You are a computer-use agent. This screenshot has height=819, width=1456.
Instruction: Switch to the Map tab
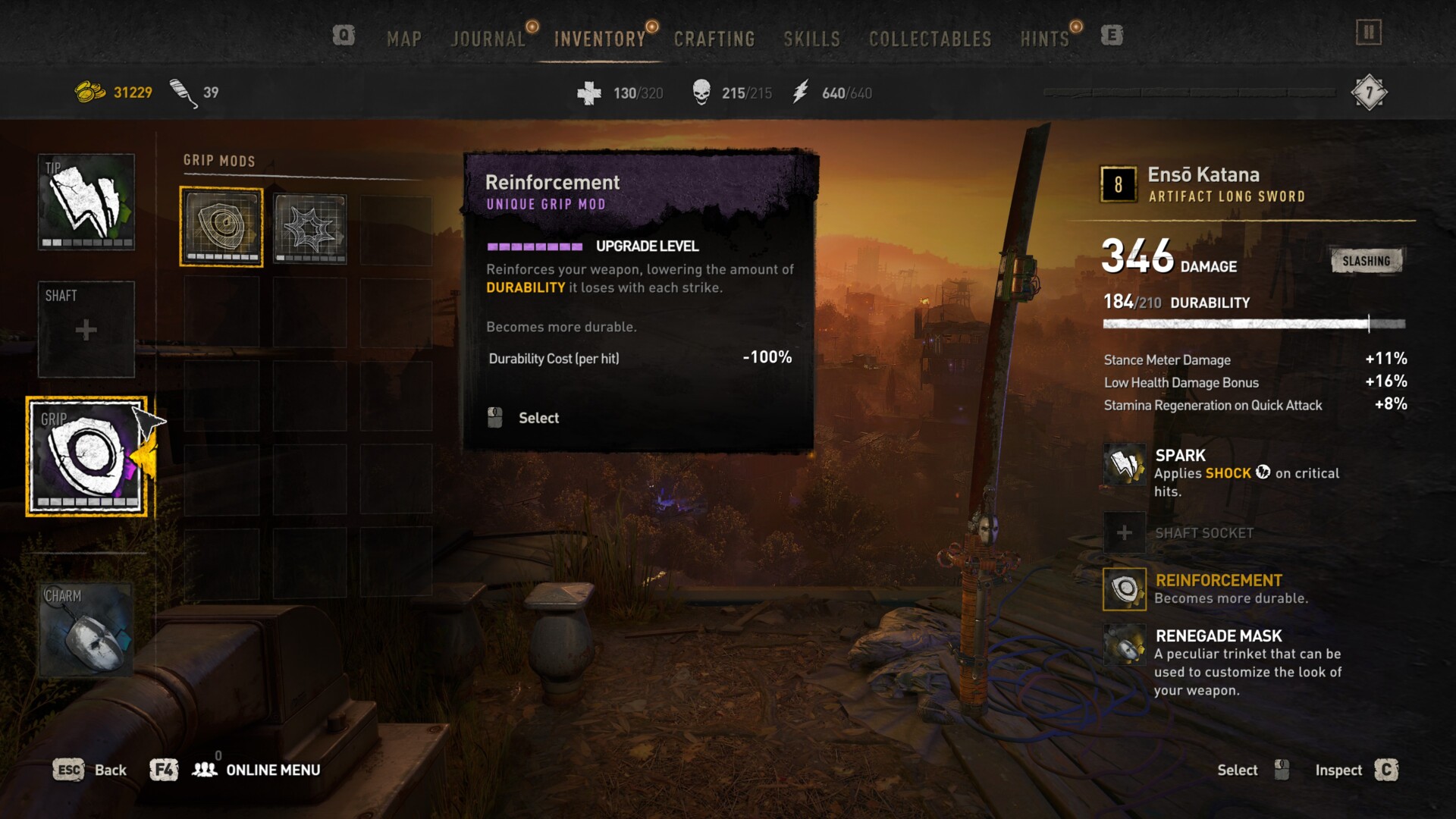coord(403,39)
